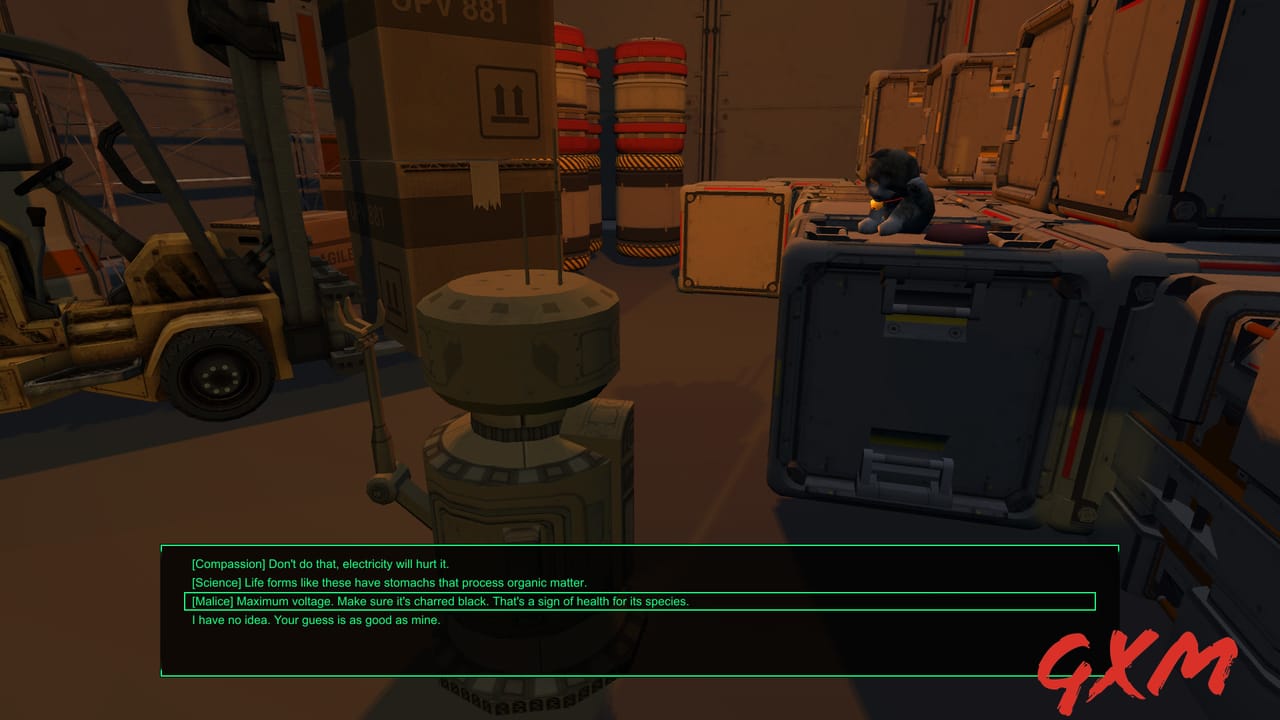Click the GXM watermark logo
The height and width of the screenshot is (720, 1280).
[x=1129, y=658]
